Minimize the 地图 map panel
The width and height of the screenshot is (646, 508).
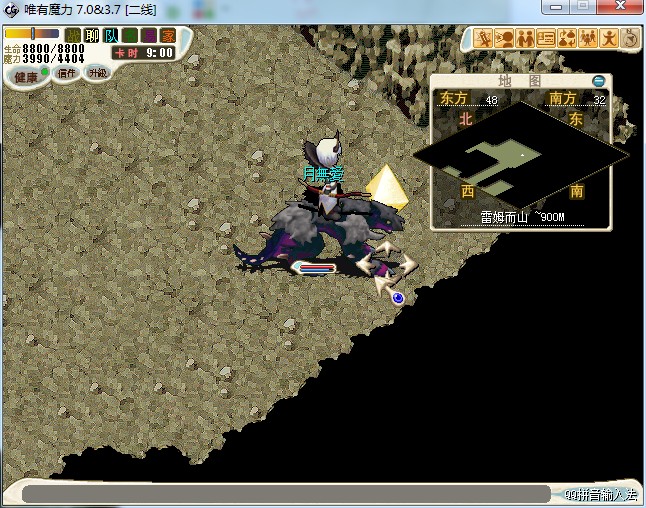tap(598, 81)
